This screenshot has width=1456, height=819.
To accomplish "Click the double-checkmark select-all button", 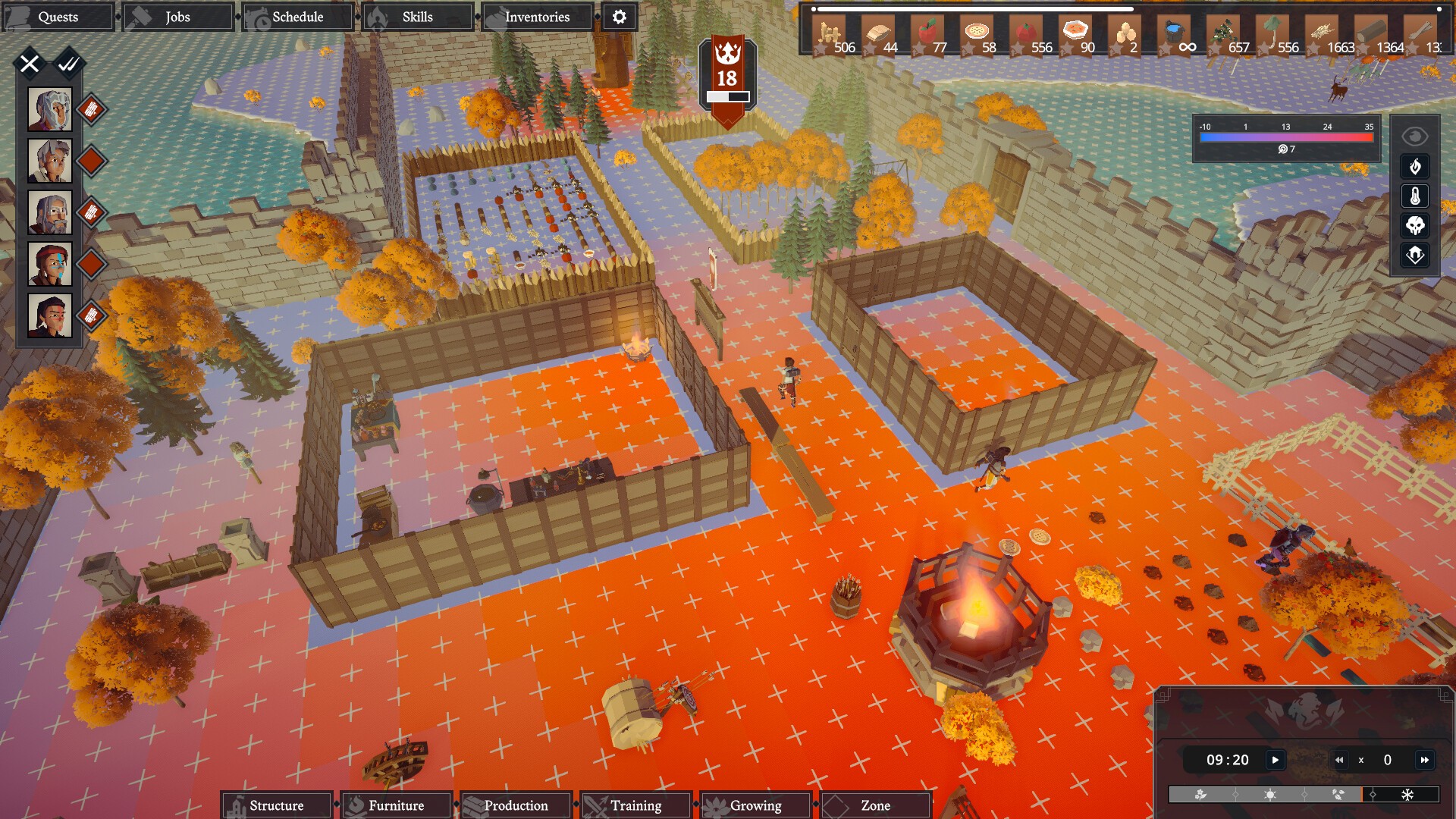I will [69, 64].
